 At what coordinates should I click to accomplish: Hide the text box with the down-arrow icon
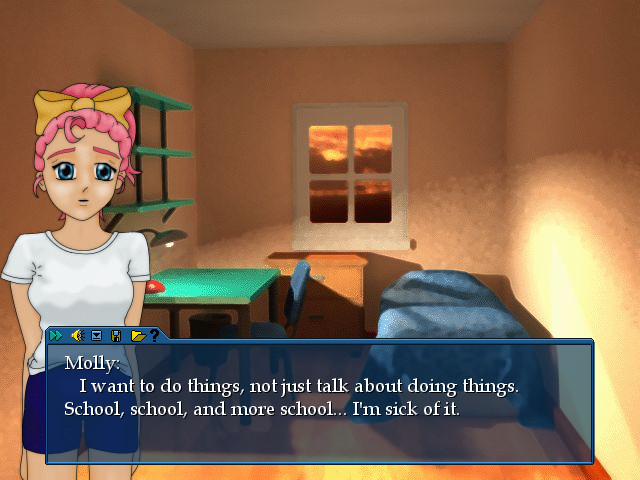tap(97, 335)
